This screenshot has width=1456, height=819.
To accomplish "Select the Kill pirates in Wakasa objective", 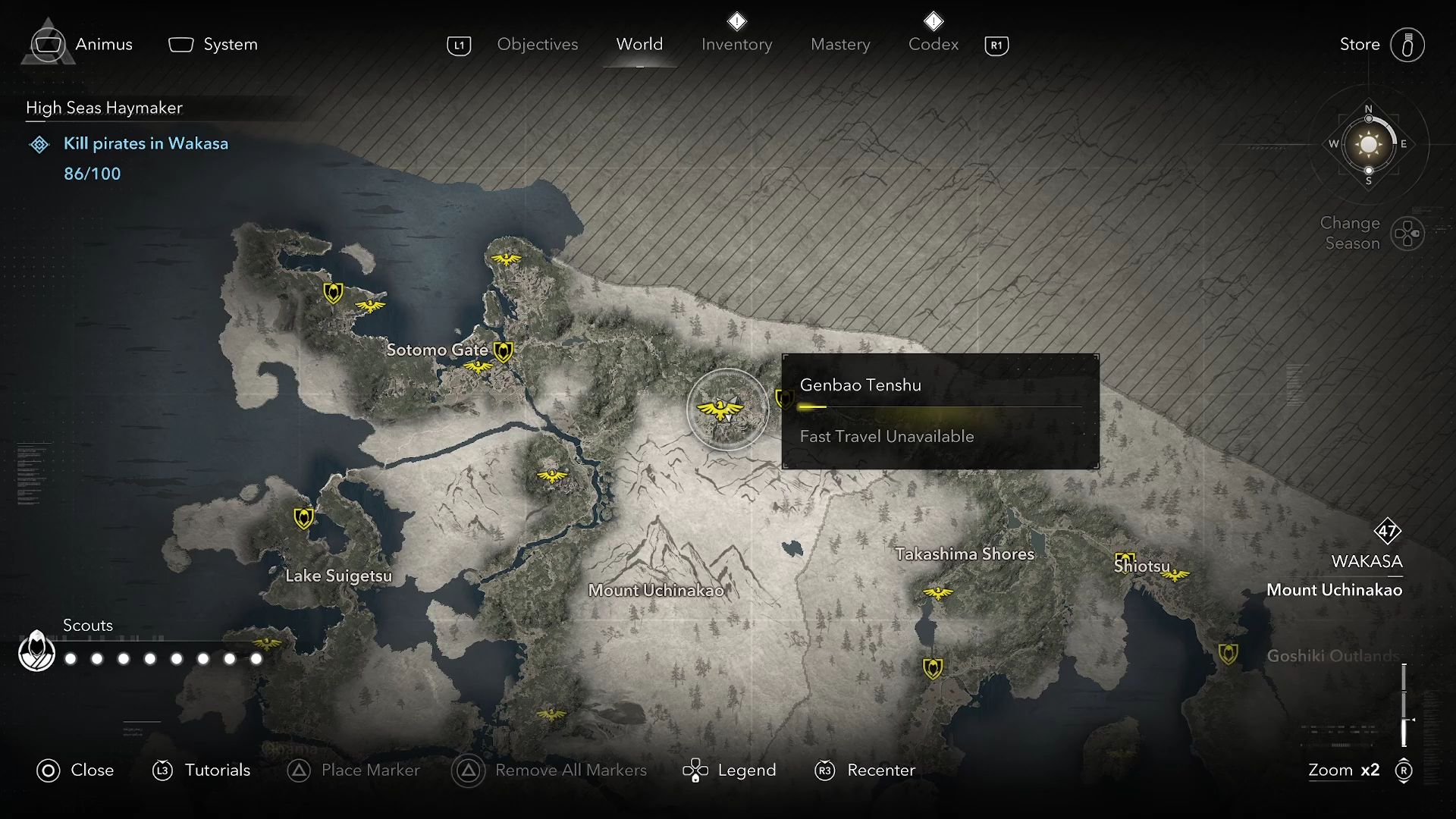I will [x=145, y=144].
